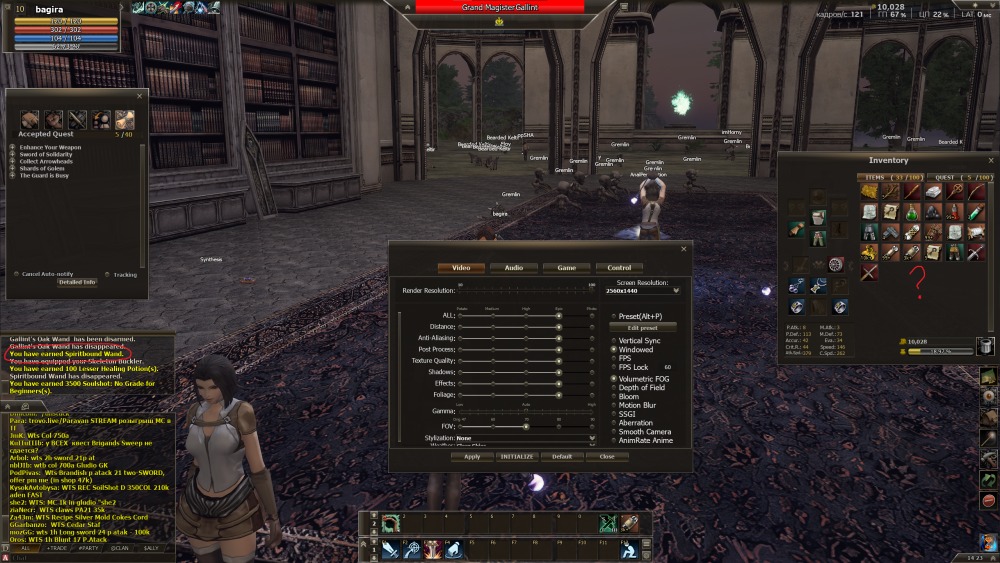Screen dimensions: 1000x563
Task: Select the #TRADE chat tab
Action: pos(59,548)
